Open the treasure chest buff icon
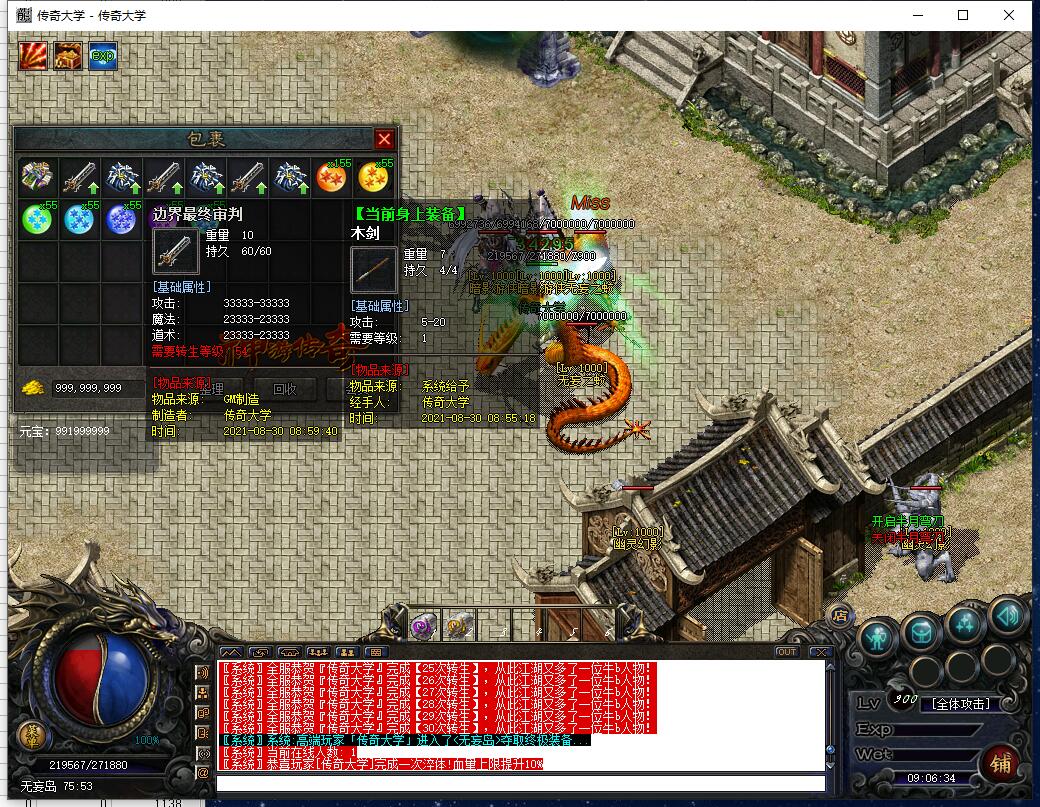This screenshot has height=807, width=1040. (68, 56)
